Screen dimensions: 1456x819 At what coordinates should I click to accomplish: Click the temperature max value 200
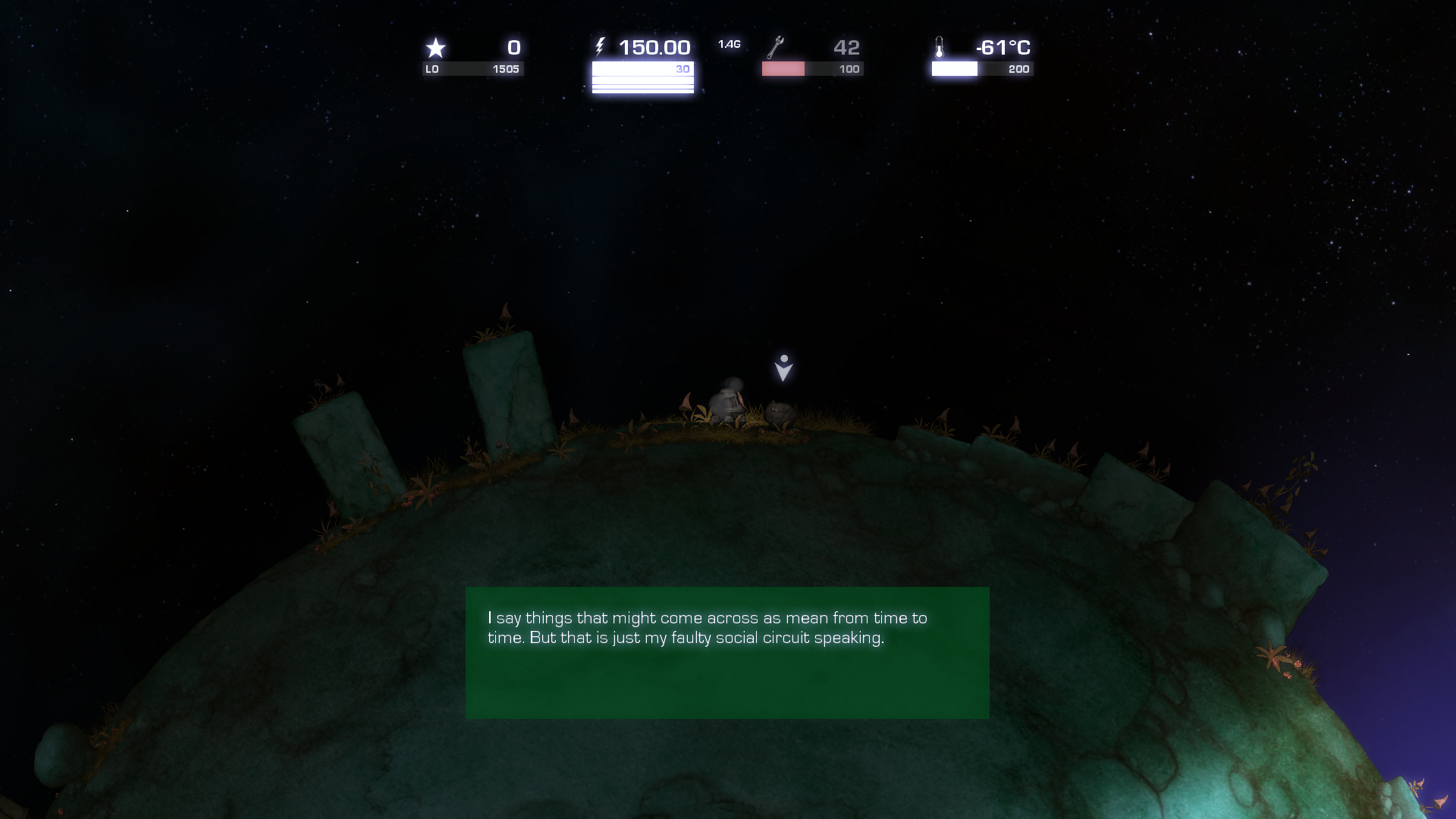tap(1020, 69)
